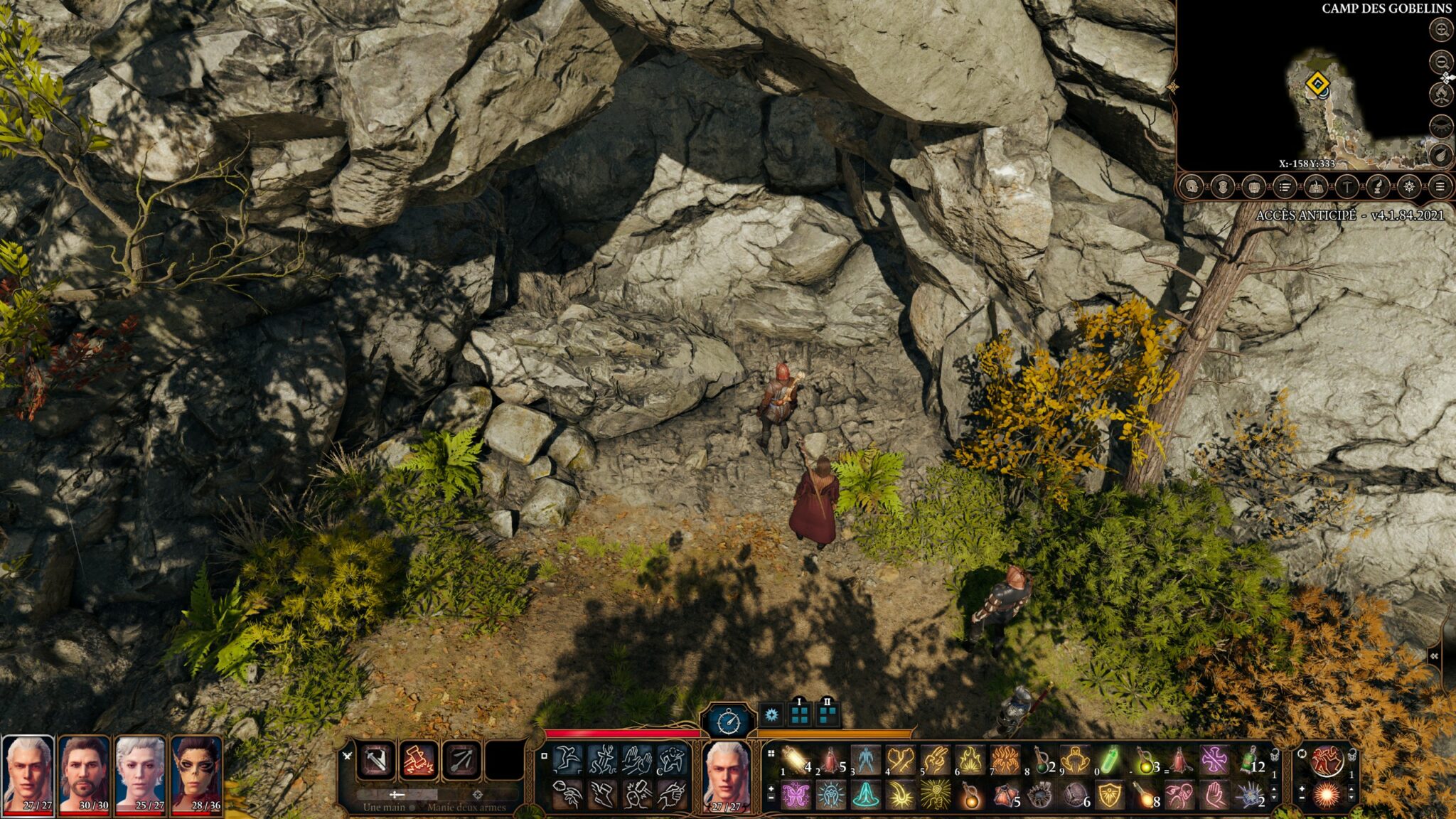
Task: Switch to preset tab II
Action: [827, 712]
